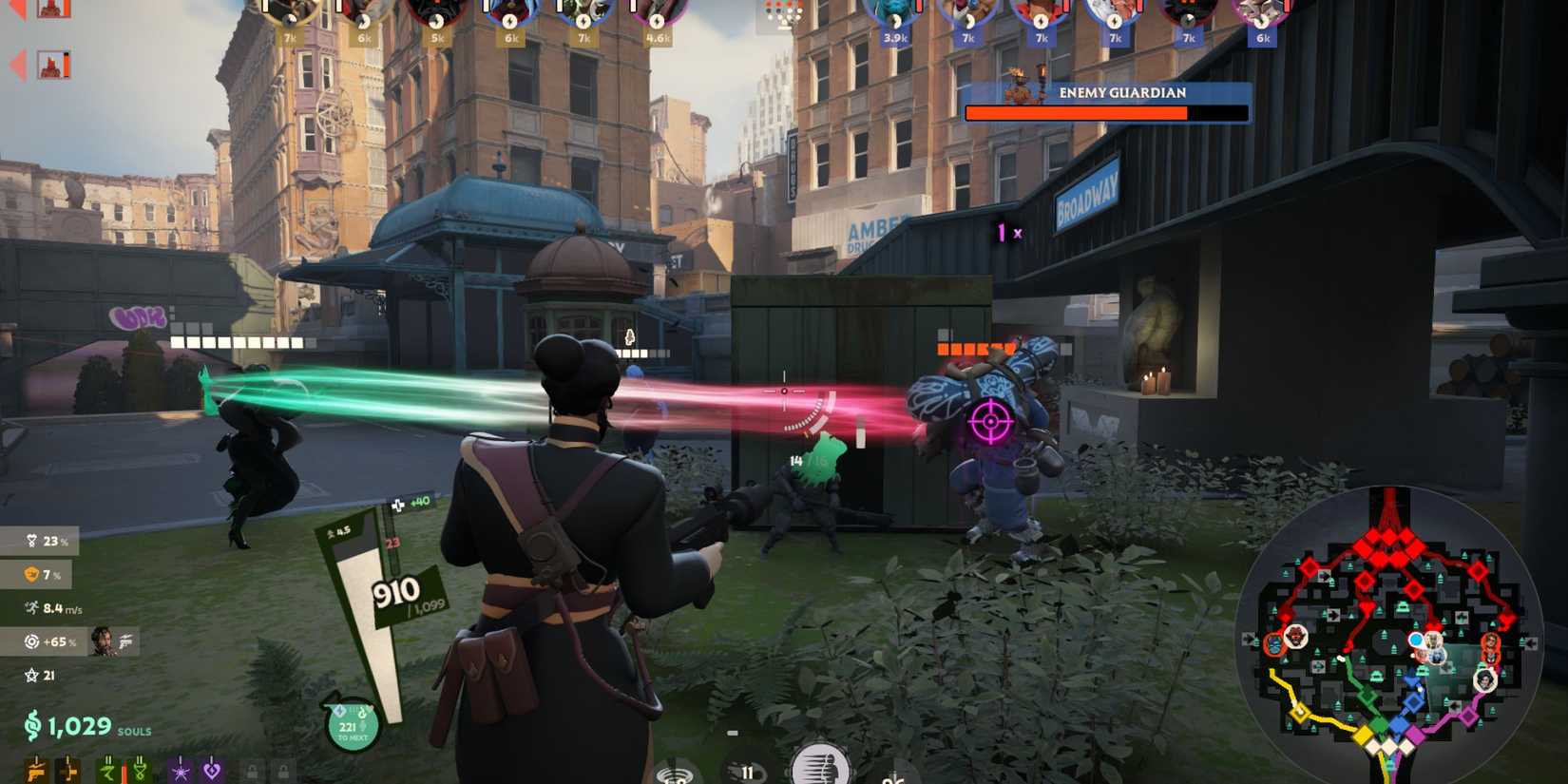Toggle the second locked item slot open
1568x784 pixels.
coord(285,770)
